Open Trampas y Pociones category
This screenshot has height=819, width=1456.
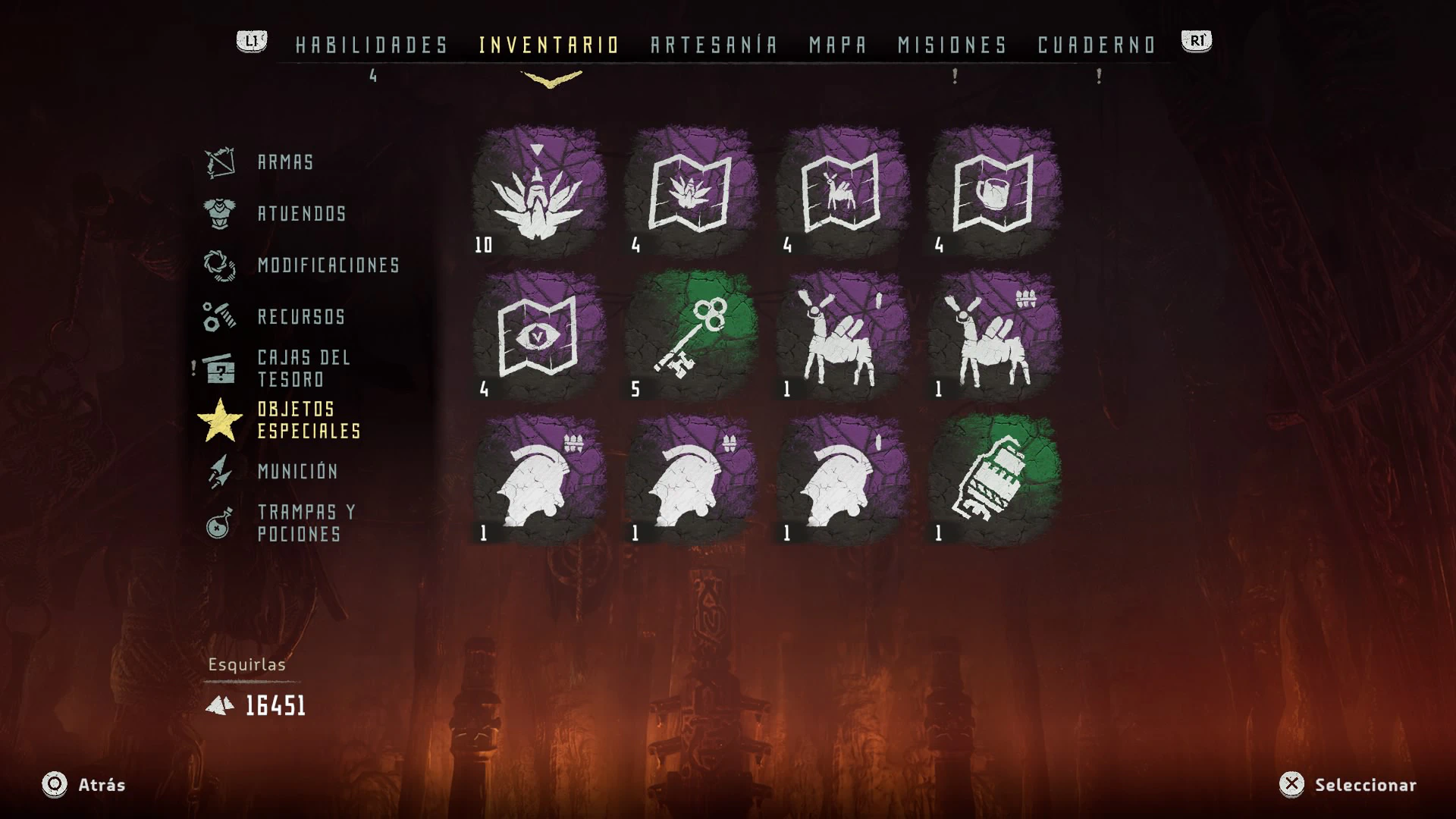306,523
